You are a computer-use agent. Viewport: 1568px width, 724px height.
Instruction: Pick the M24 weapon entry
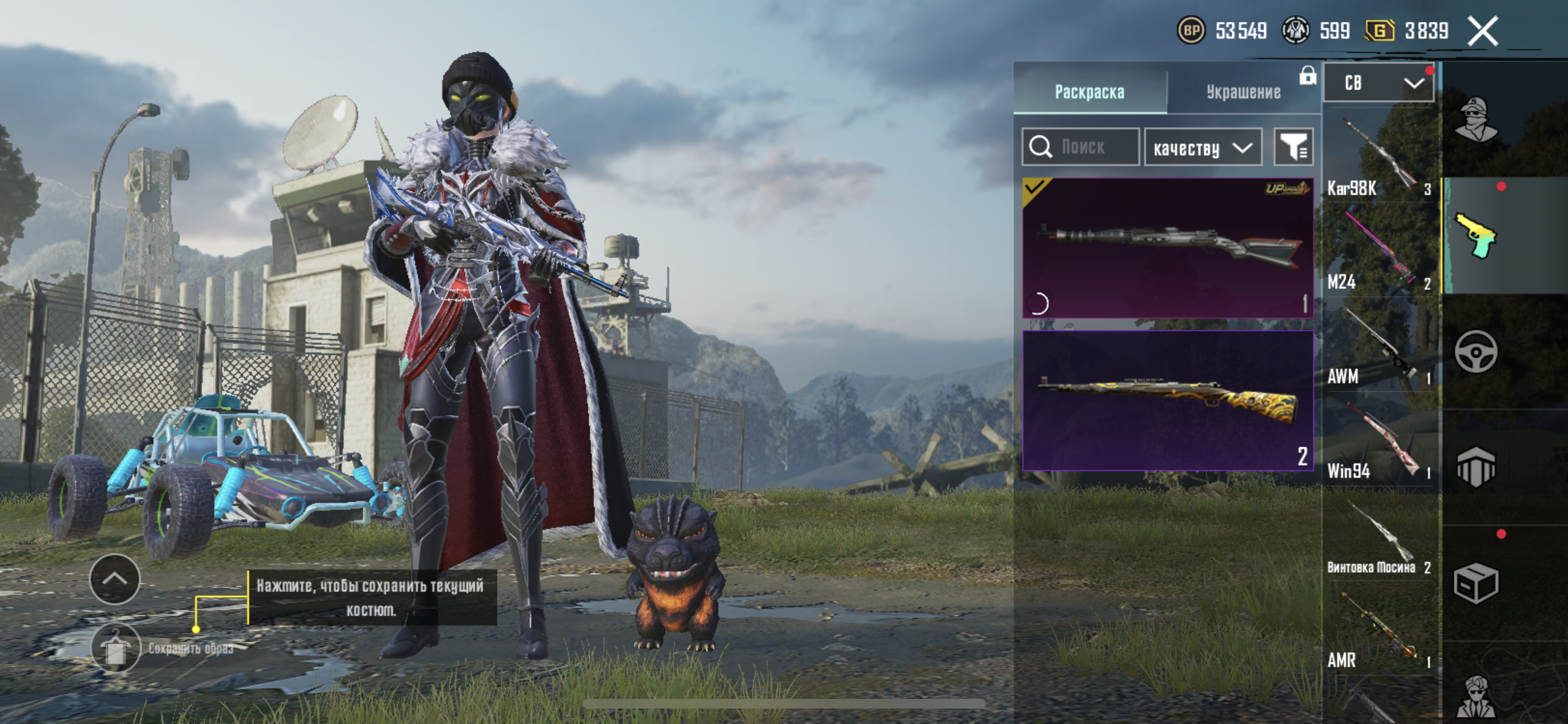pyautogui.click(x=1379, y=252)
